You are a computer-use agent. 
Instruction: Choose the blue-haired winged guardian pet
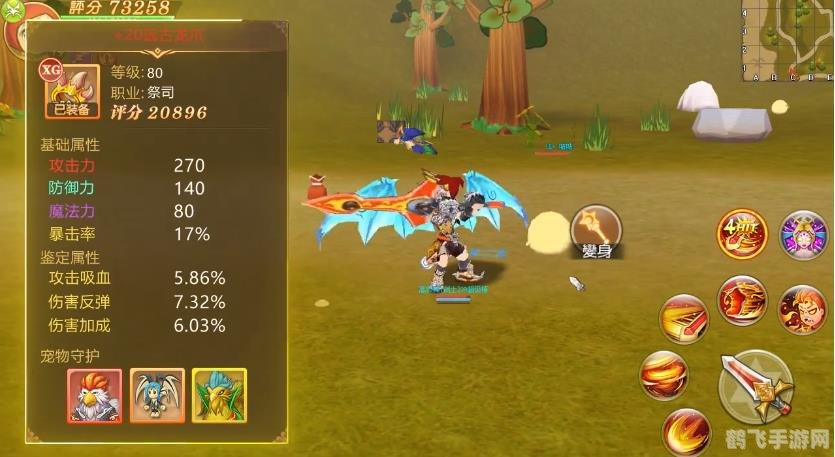pyautogui.click(x=157, y=395)
